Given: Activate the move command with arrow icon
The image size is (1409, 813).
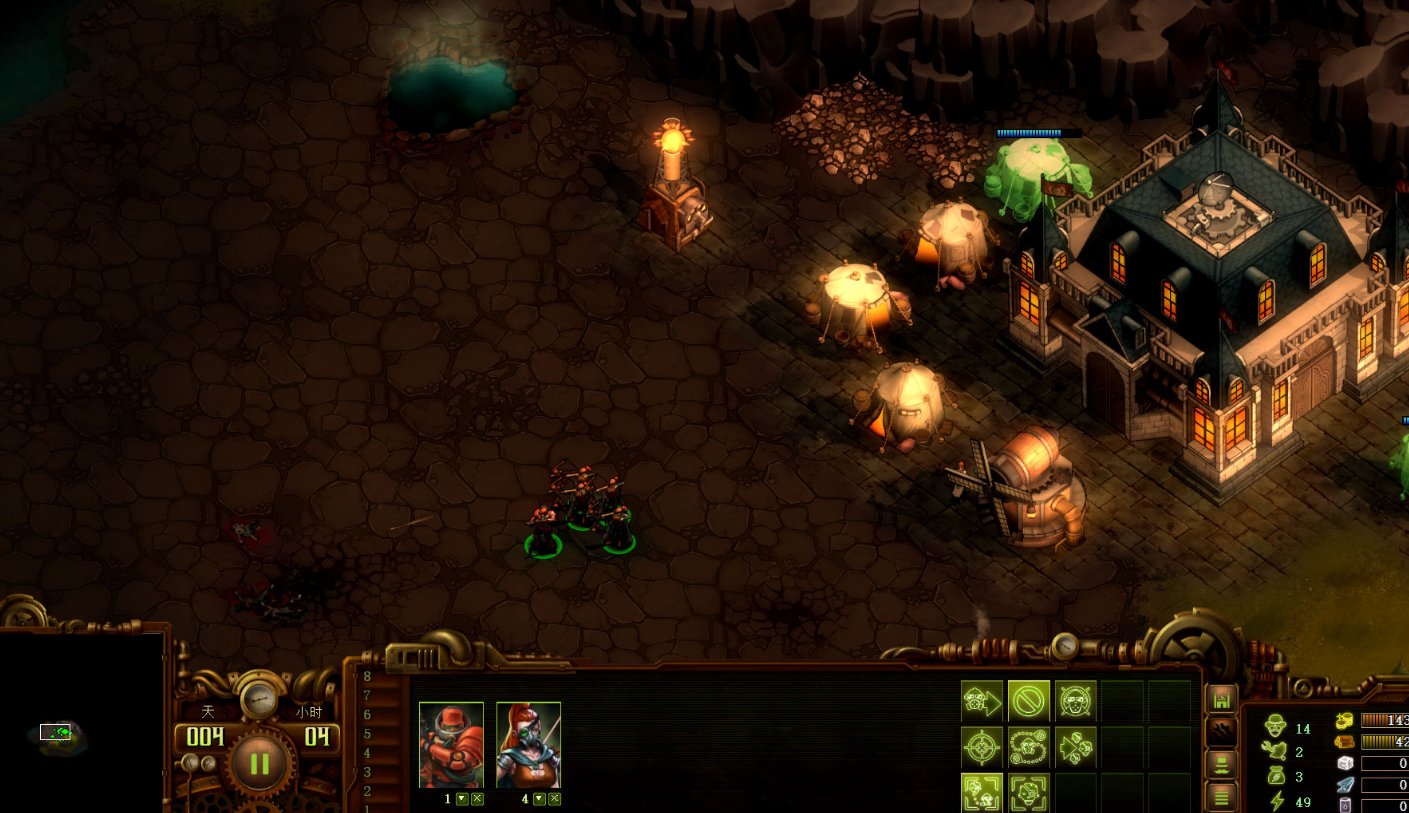Looking at the screenshot, I should click(x=982, y=700).
